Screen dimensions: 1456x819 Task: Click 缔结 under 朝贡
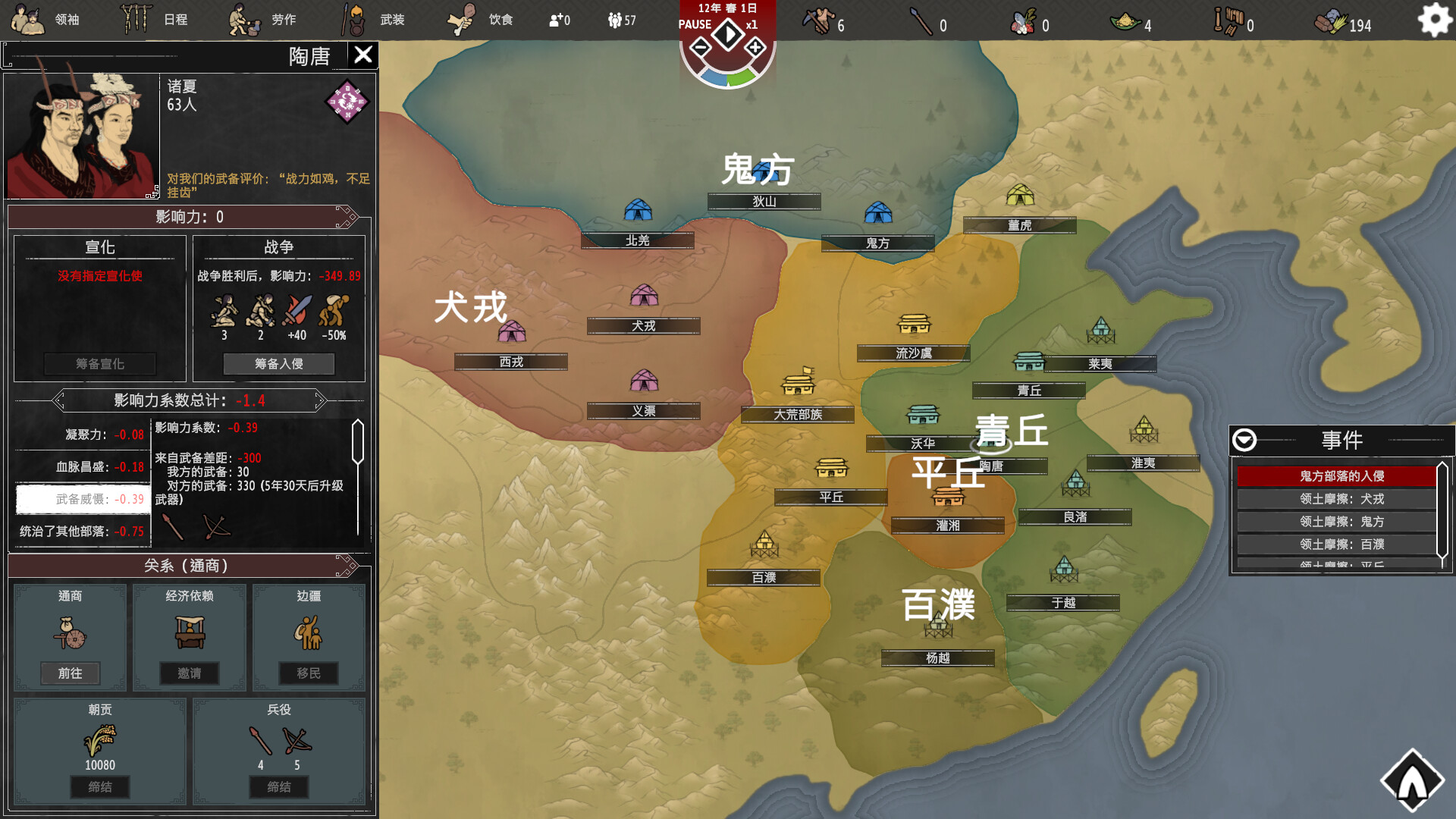tap(99, 787)
